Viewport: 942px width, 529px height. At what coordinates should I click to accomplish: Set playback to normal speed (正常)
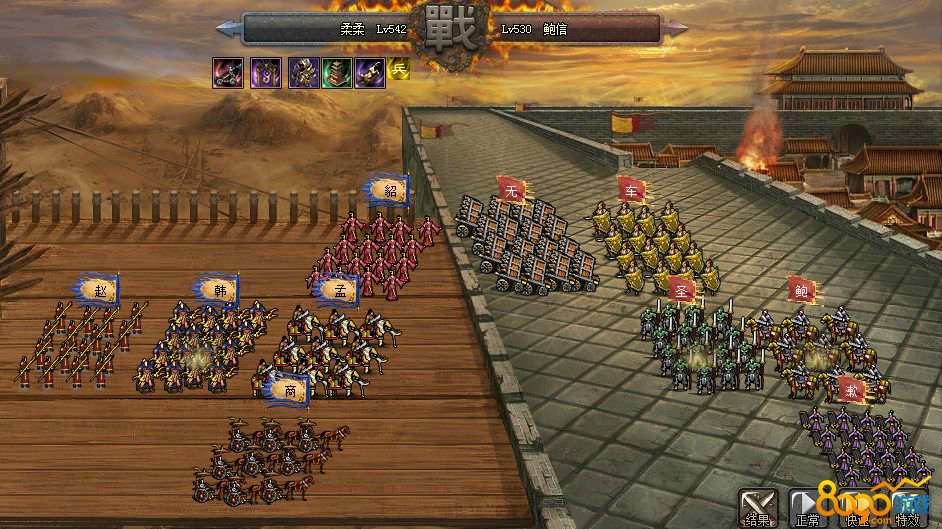point(806,506)
